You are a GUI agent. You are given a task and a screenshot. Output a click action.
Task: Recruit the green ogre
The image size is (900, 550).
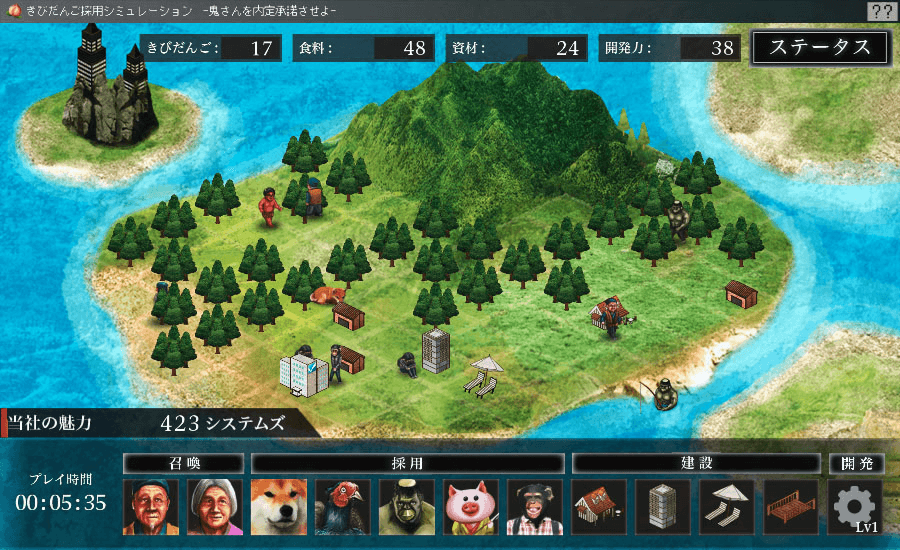(407, 507)
